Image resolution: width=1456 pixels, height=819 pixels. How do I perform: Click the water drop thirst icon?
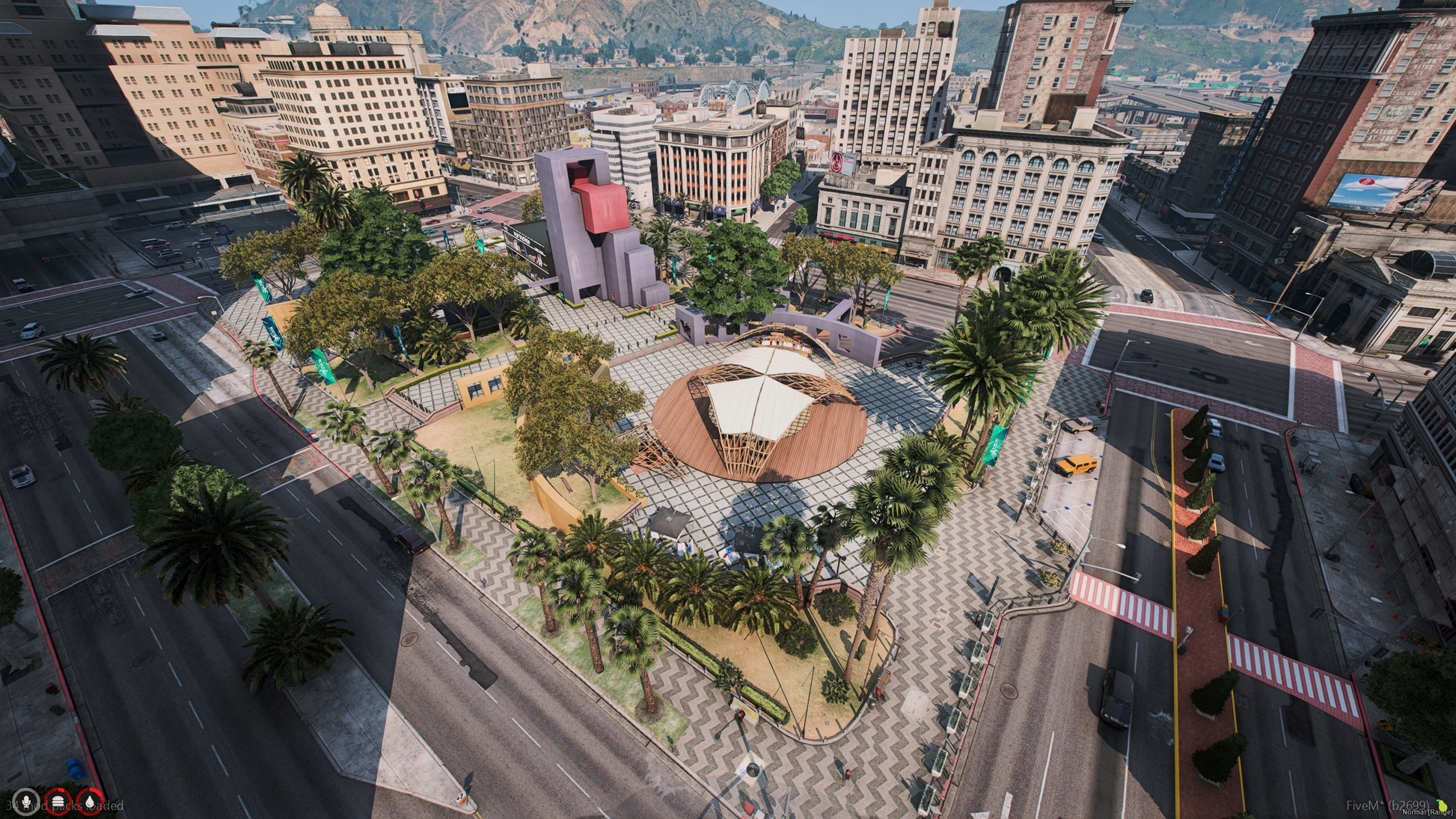coord(91,802)
